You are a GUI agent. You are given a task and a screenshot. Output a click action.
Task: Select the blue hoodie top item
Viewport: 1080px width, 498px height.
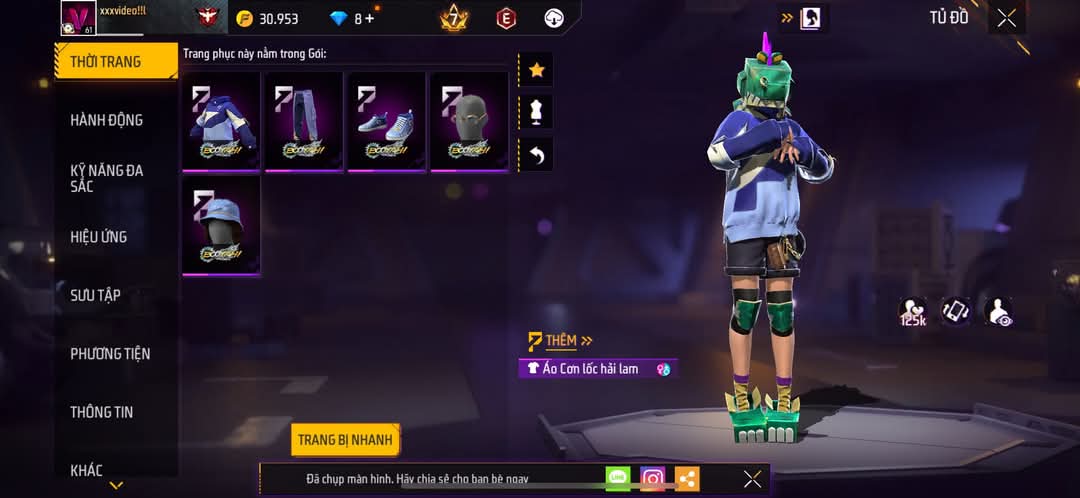(221, 122)
